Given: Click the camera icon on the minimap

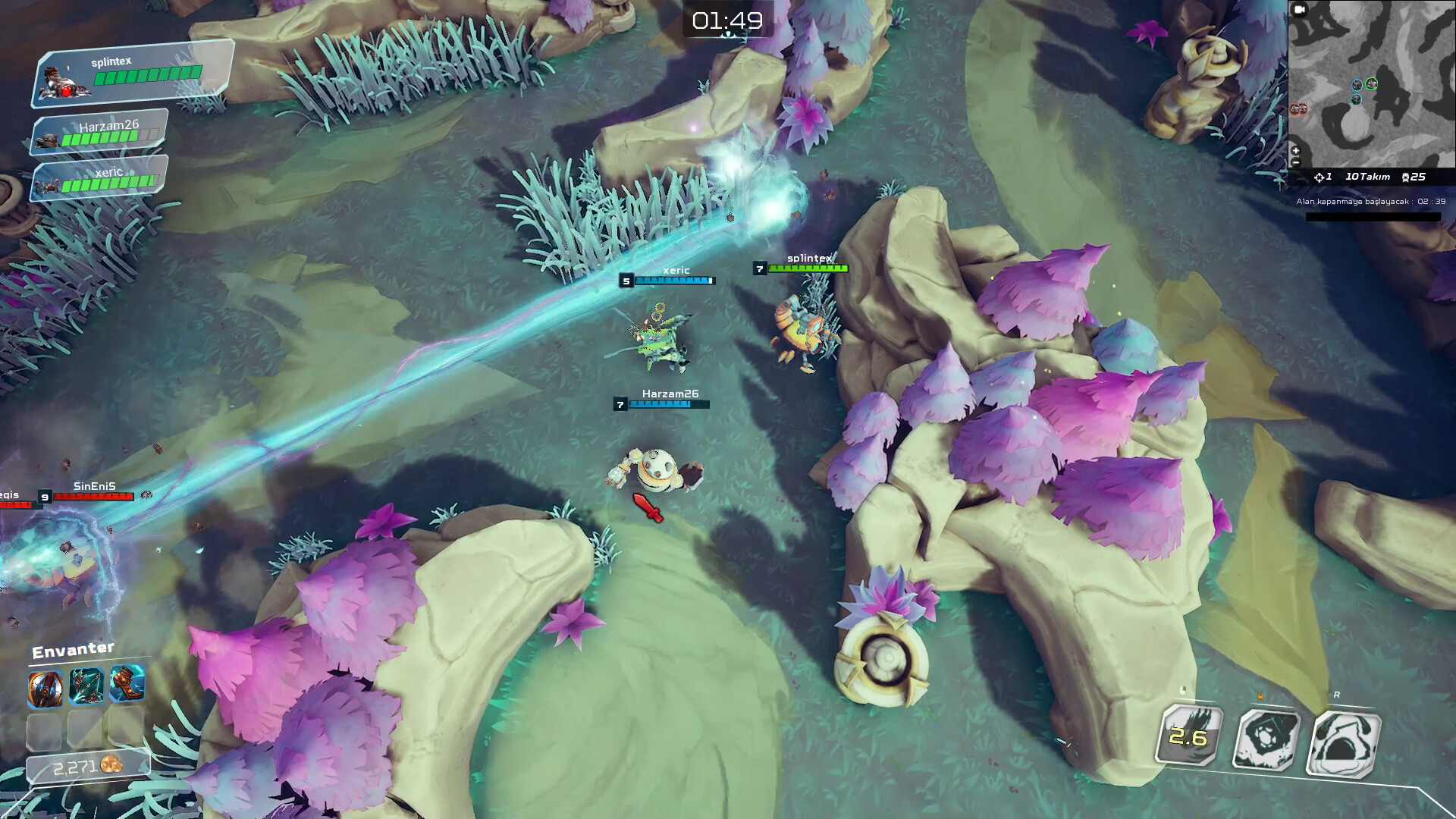Looking at the screenshot, I should click(x=1298, y=10).
